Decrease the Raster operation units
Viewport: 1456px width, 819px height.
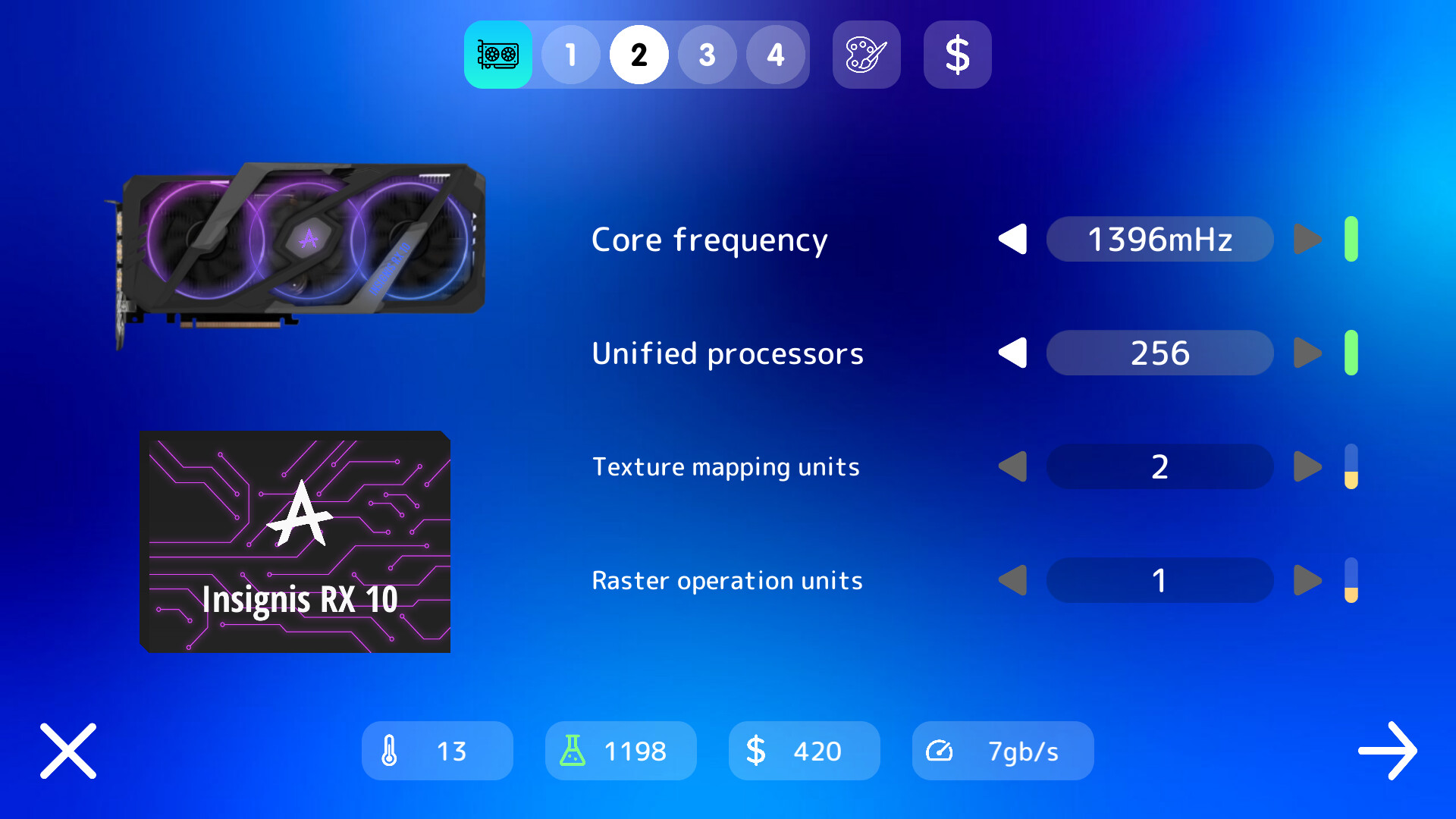tap(1013, 580)
